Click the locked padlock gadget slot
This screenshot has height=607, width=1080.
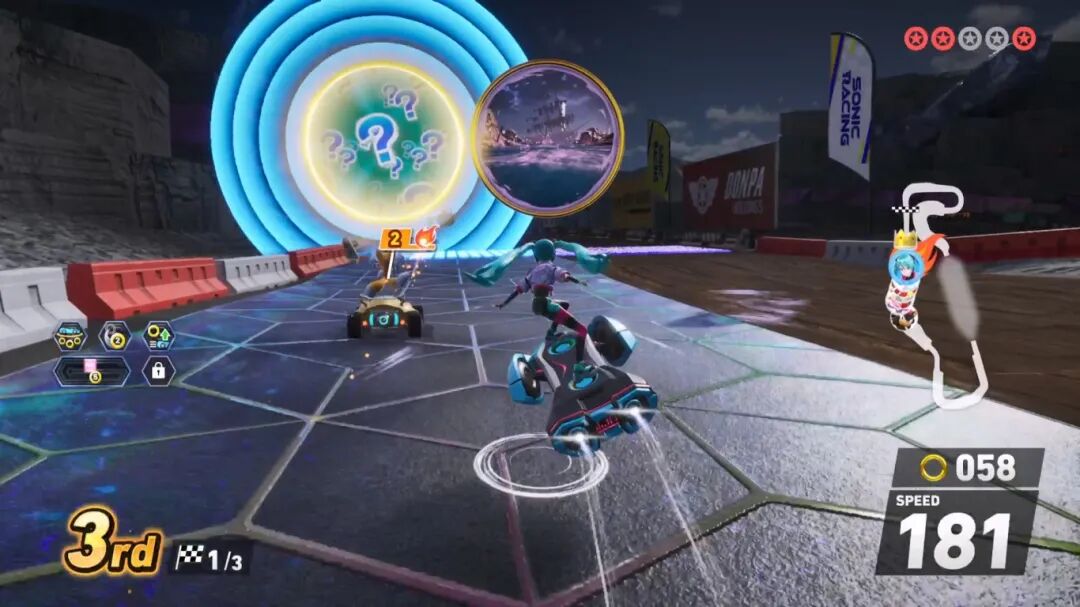[157, 372]
